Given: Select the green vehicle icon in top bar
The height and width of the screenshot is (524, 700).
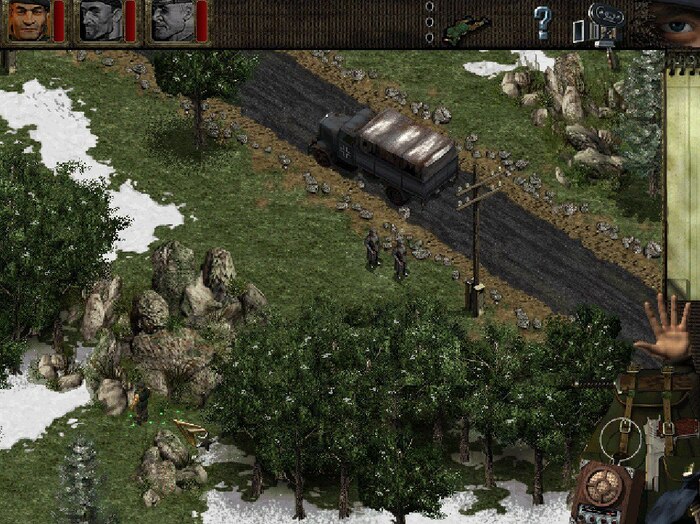Looking at the screenshot, I should click(467, 24).
